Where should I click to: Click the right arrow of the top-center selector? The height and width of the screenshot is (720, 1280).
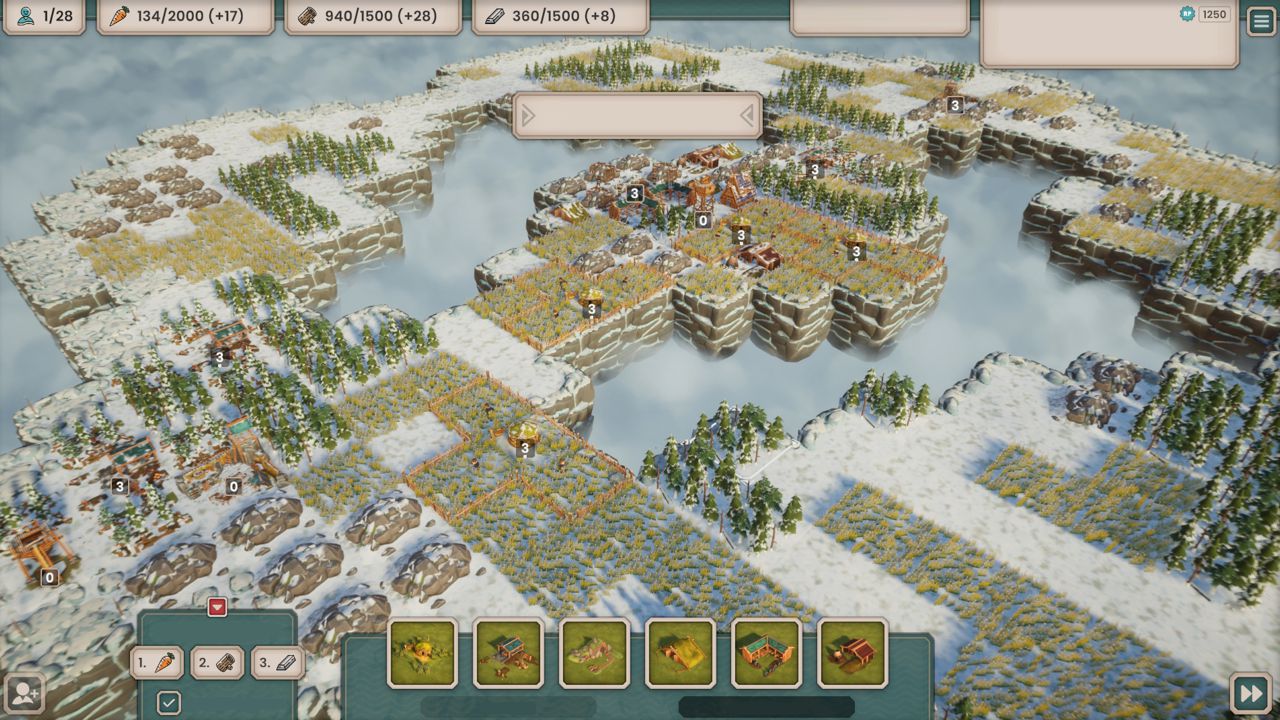tap(748, 115)
